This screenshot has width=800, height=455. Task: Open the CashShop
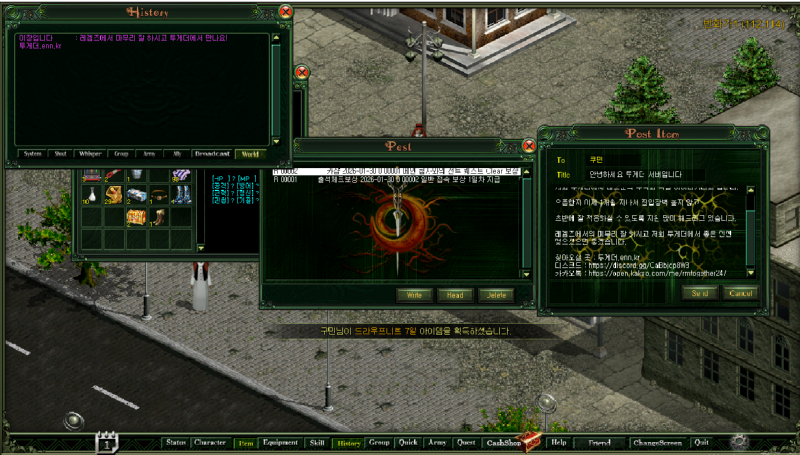(503, 442)
